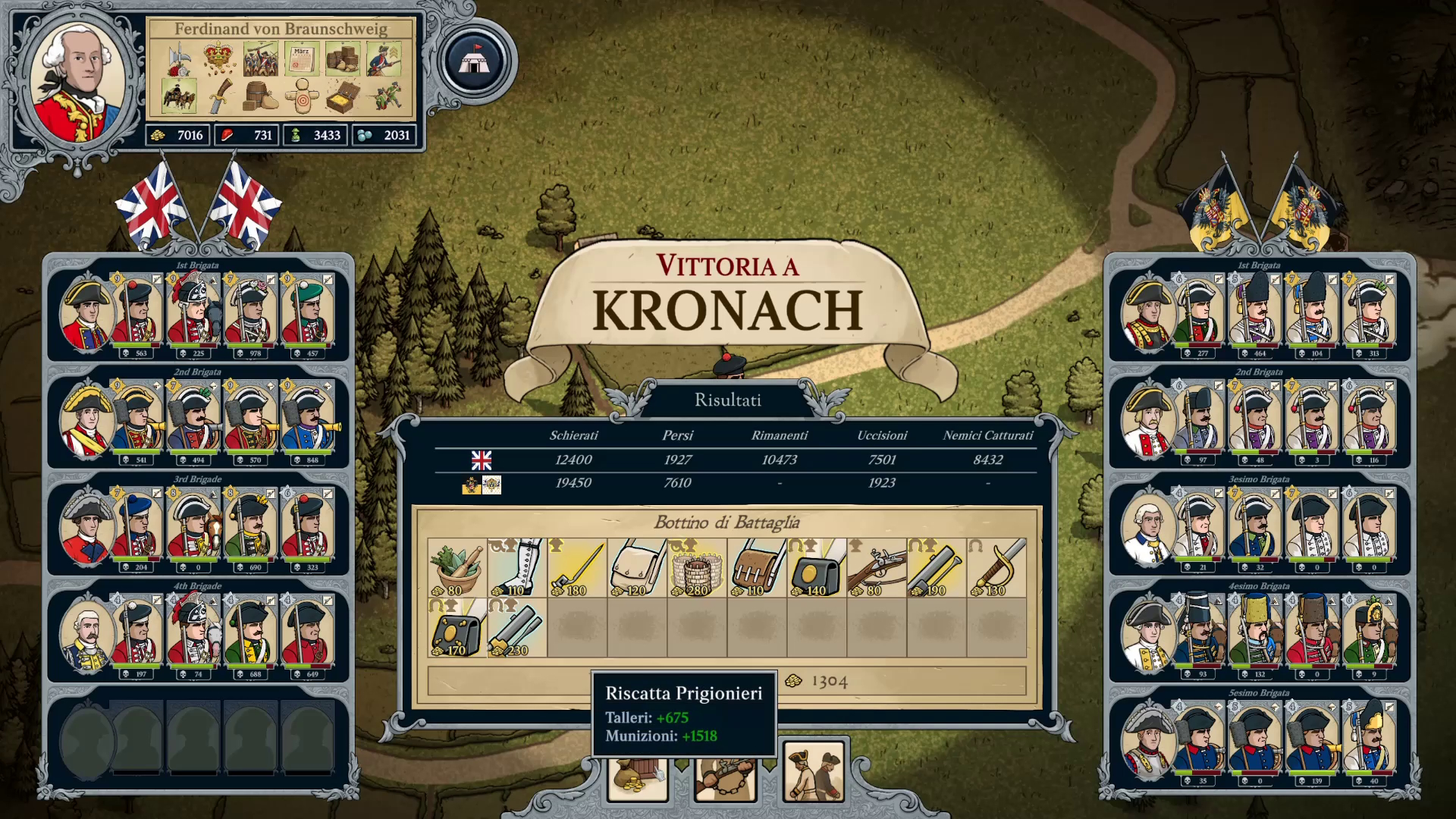Image resolution: width=1456 pixels, height=819 pixels.
Task: Select the cannon barrel loot priced 230
Action: click(516, 628)
